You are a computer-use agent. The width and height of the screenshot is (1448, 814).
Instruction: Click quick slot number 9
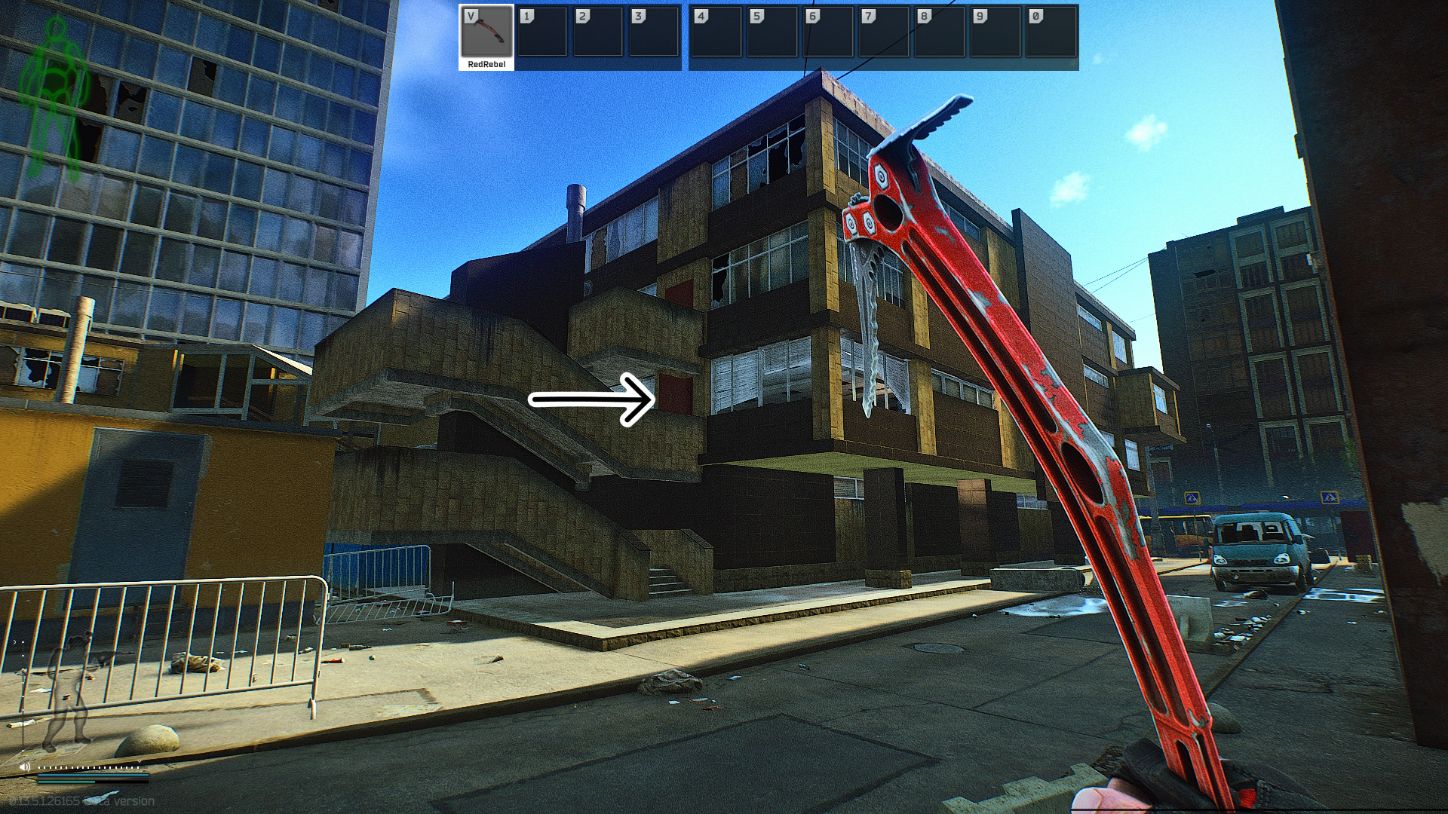996,32
